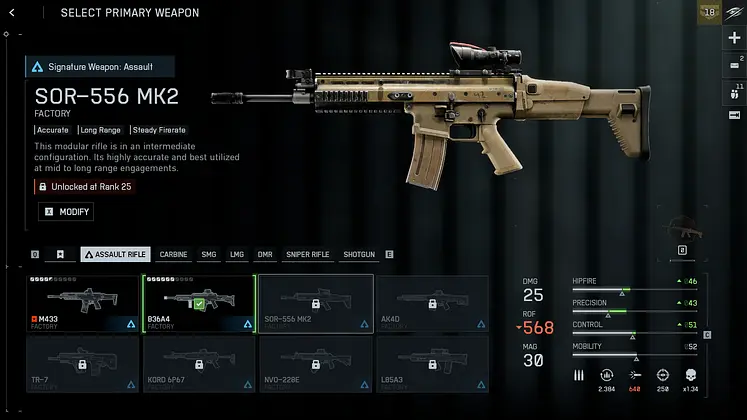The image size is (747, 420).
Task: Select the SMG category tab
Action: click(208, 255)
